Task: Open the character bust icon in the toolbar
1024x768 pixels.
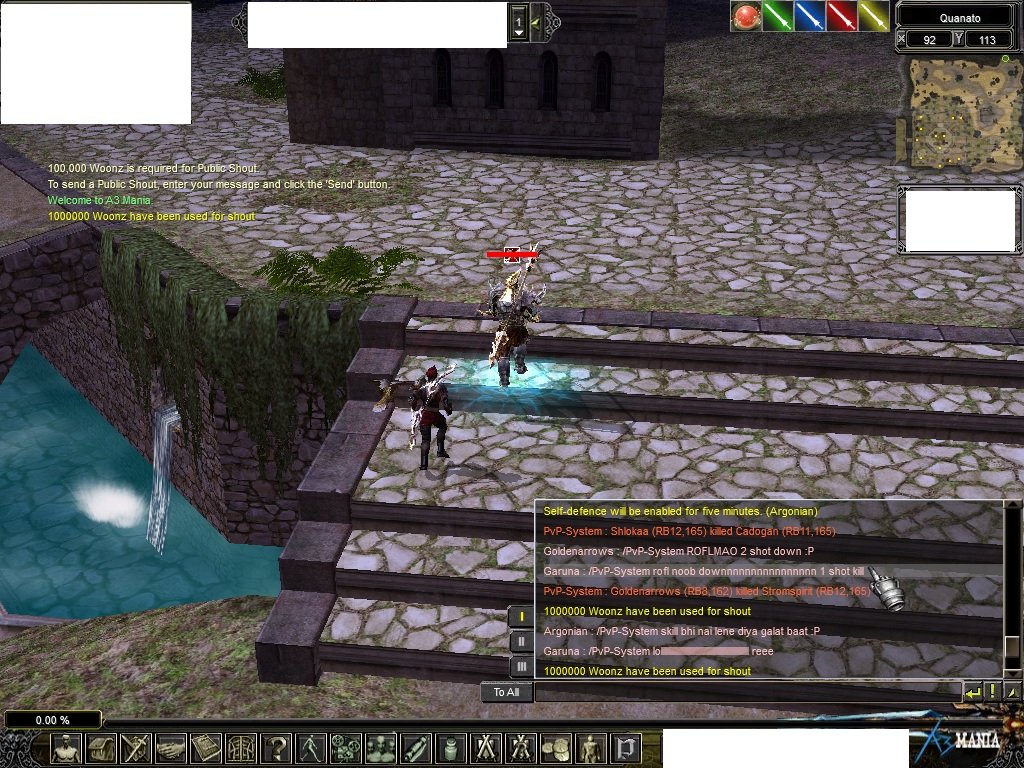Action: tap(67, 748)
